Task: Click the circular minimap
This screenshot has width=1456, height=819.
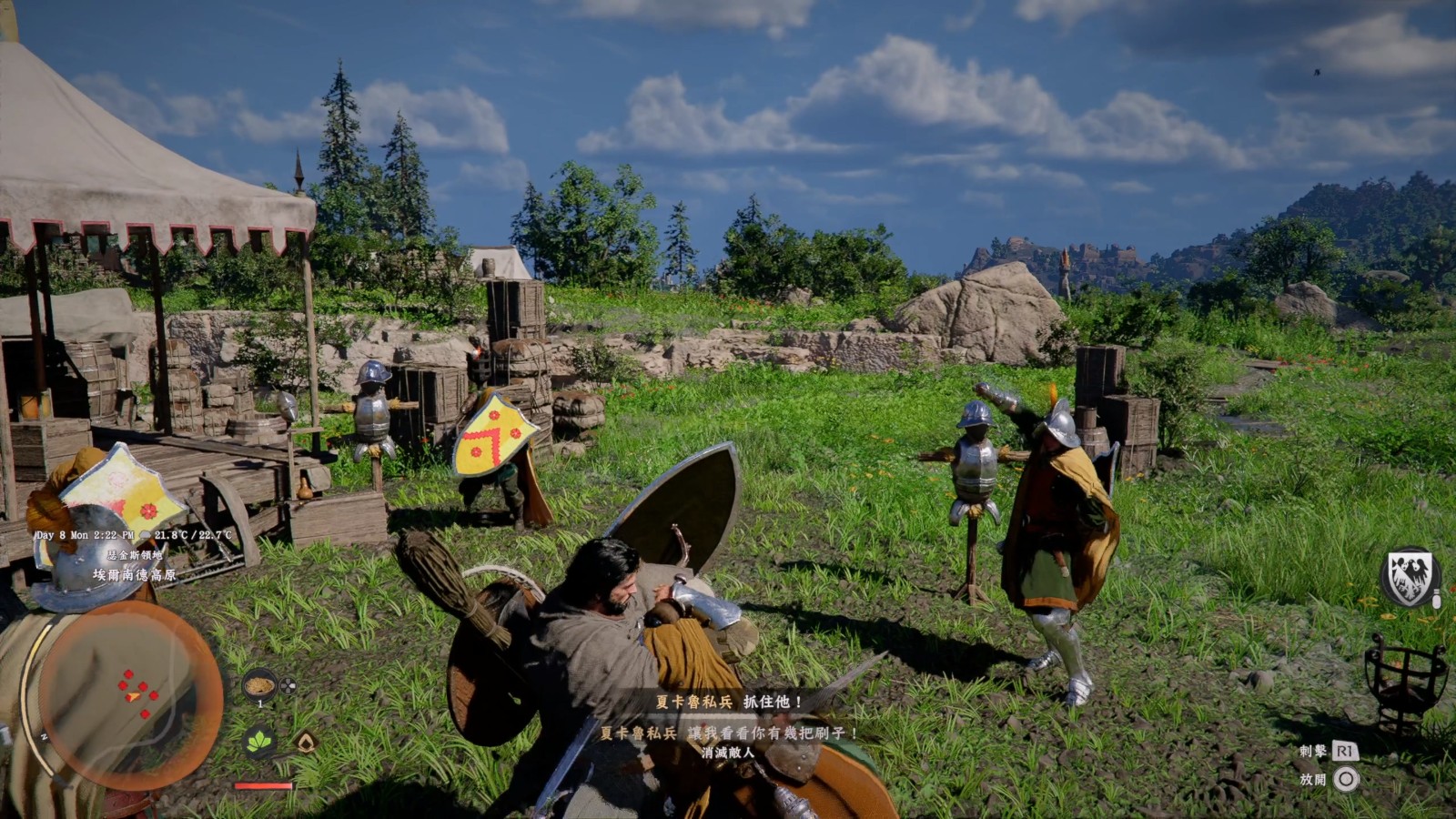Action: coord(130,695)
